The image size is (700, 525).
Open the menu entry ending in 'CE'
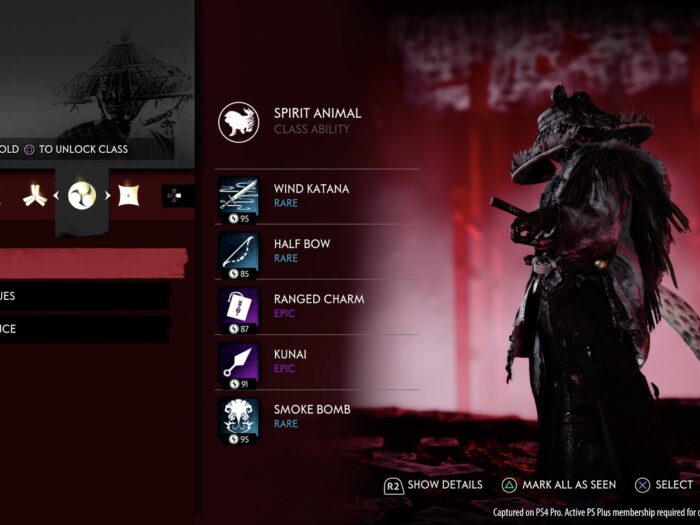(84, 329)
